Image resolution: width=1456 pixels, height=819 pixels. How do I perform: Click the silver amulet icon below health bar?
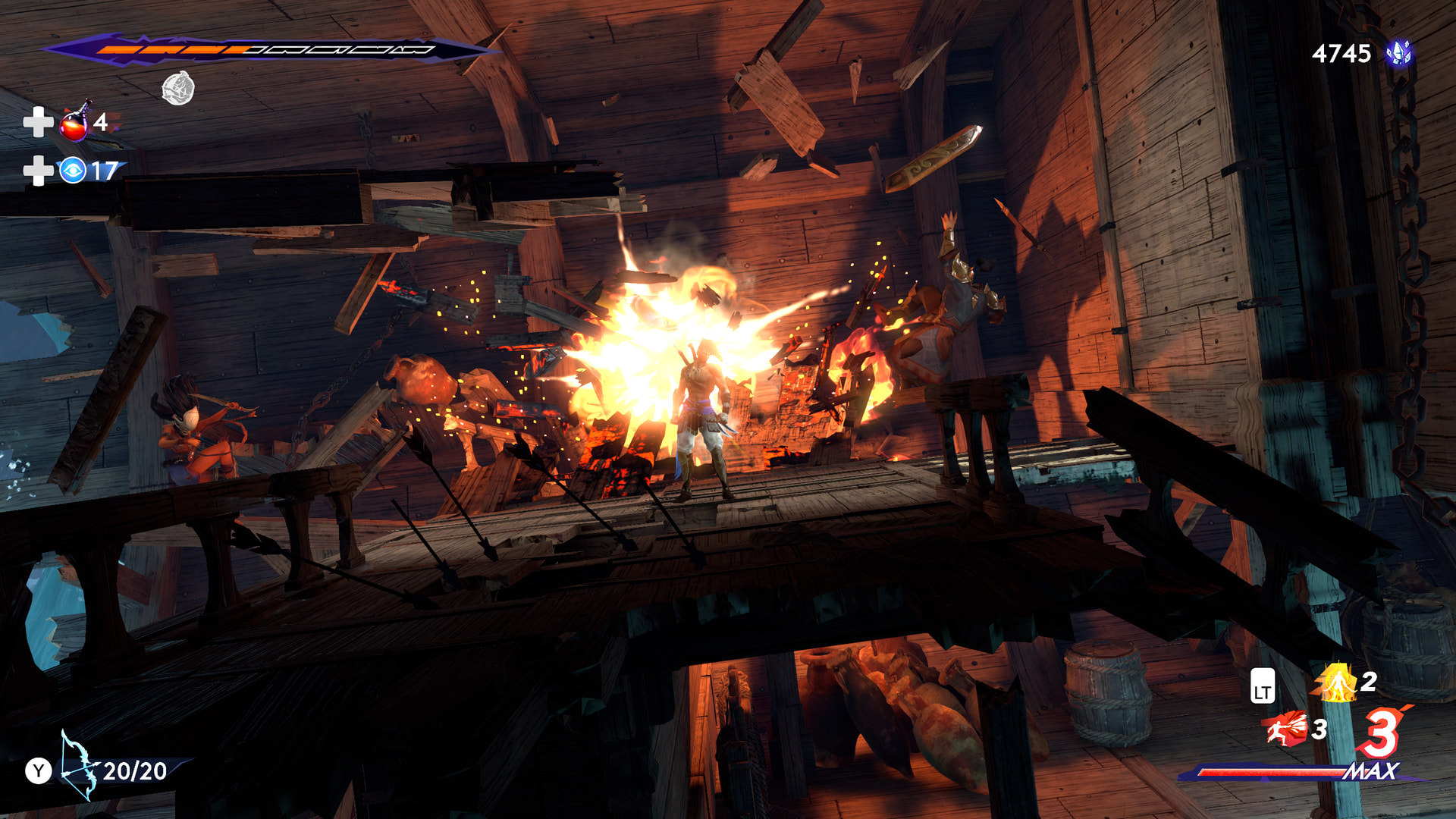(178, 88)
